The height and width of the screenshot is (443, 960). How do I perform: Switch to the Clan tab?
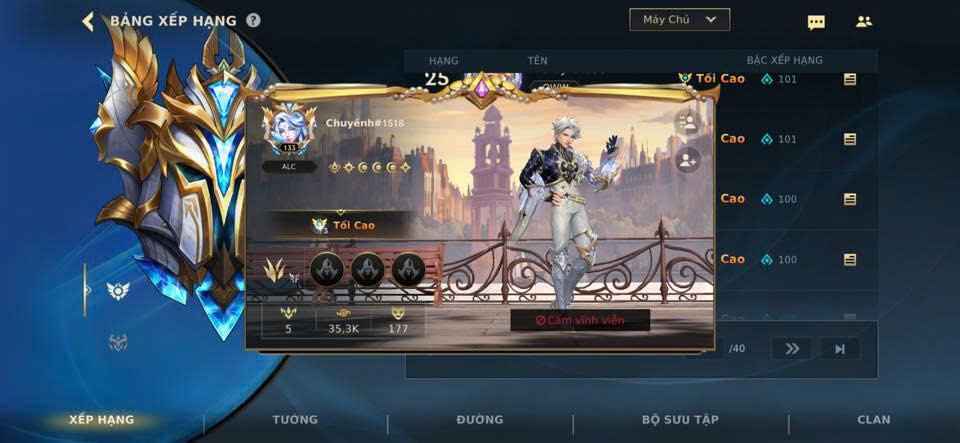[873, 420]
